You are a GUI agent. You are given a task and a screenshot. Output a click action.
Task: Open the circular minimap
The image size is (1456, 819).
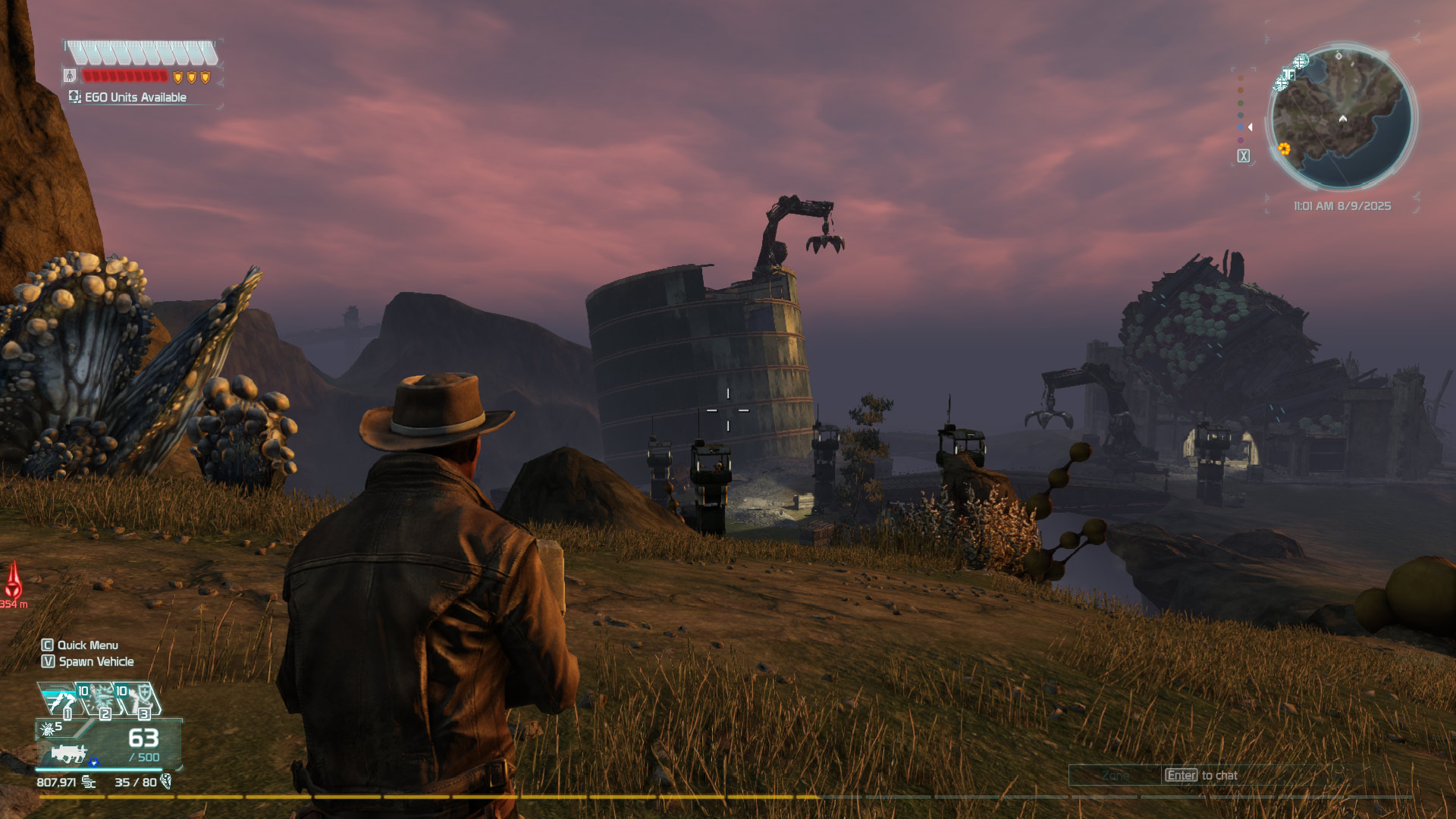click(x=1341, y=118)
